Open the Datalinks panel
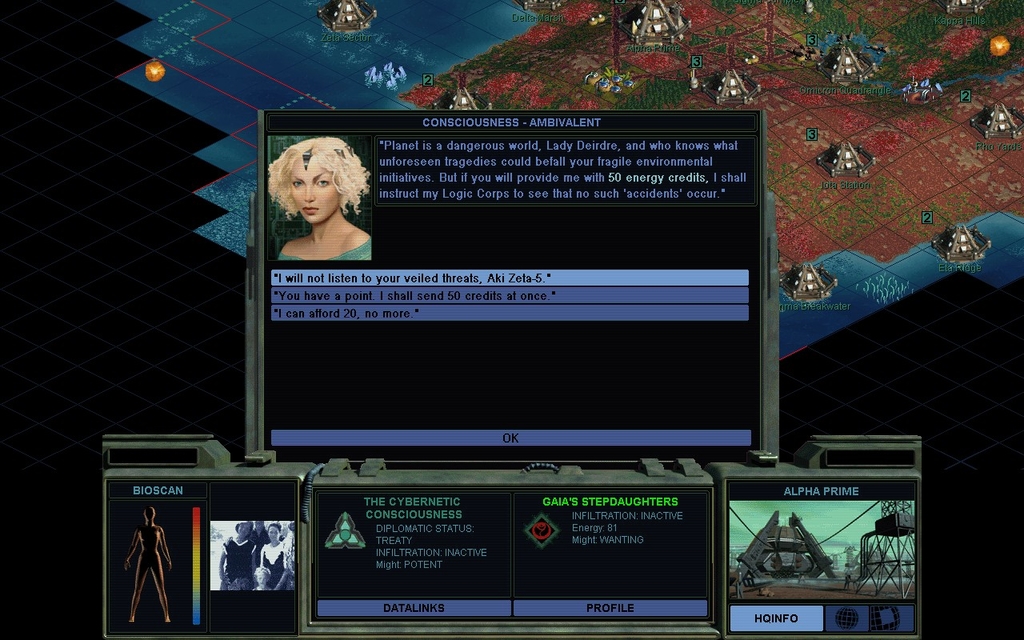This screenshot has width=1024, height=640. coord(413,608)
